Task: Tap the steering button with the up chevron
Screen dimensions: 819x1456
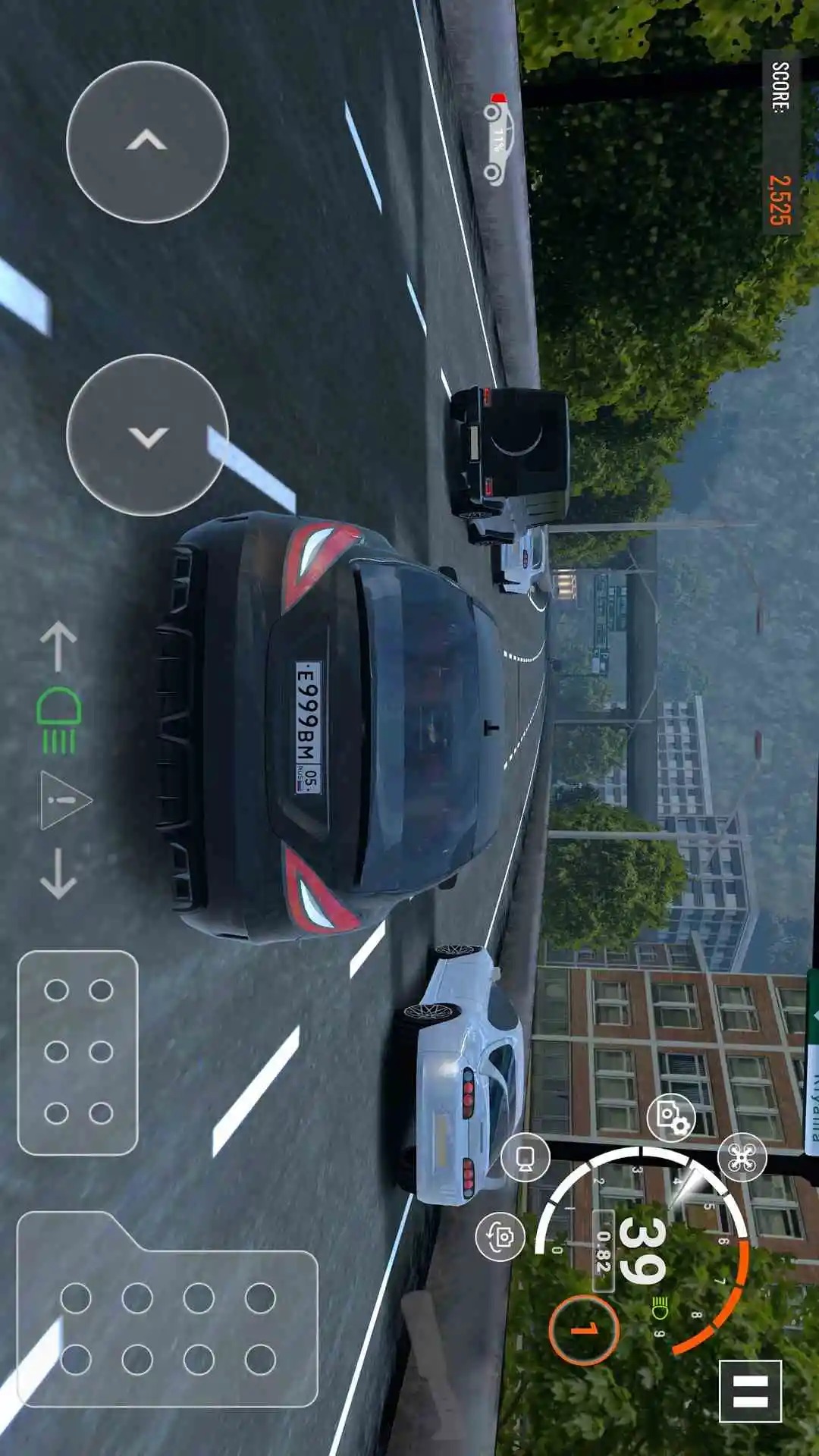Action: pos(147,142)
